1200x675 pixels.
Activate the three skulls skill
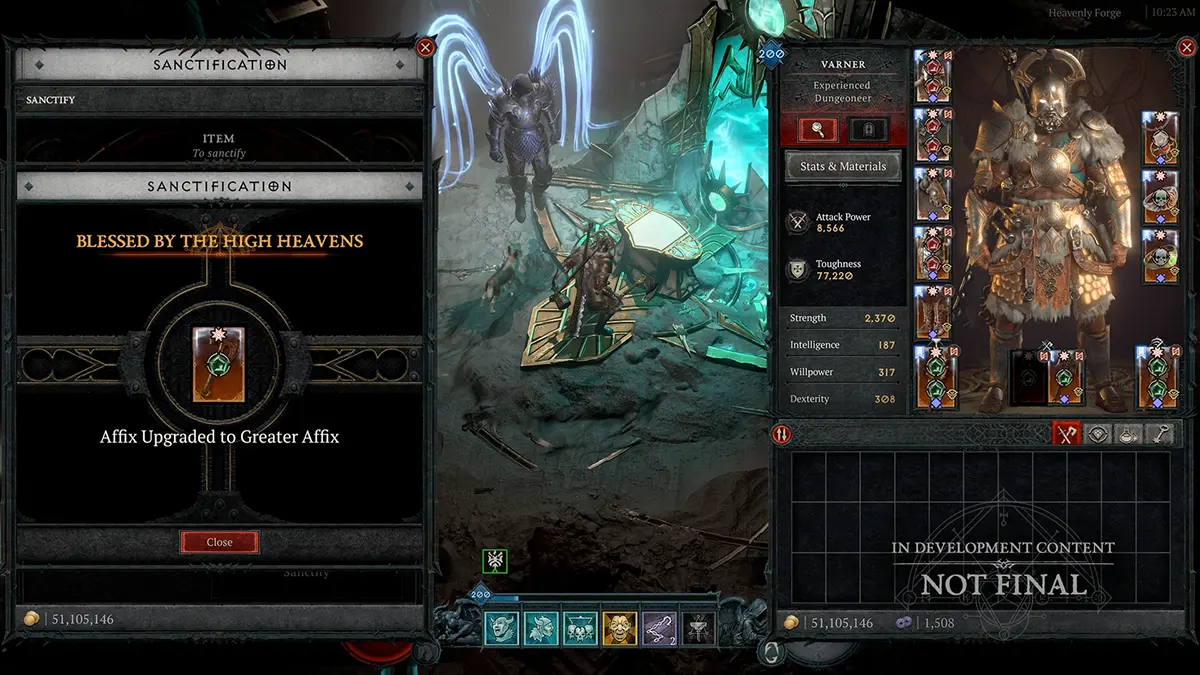pos(580,628)
